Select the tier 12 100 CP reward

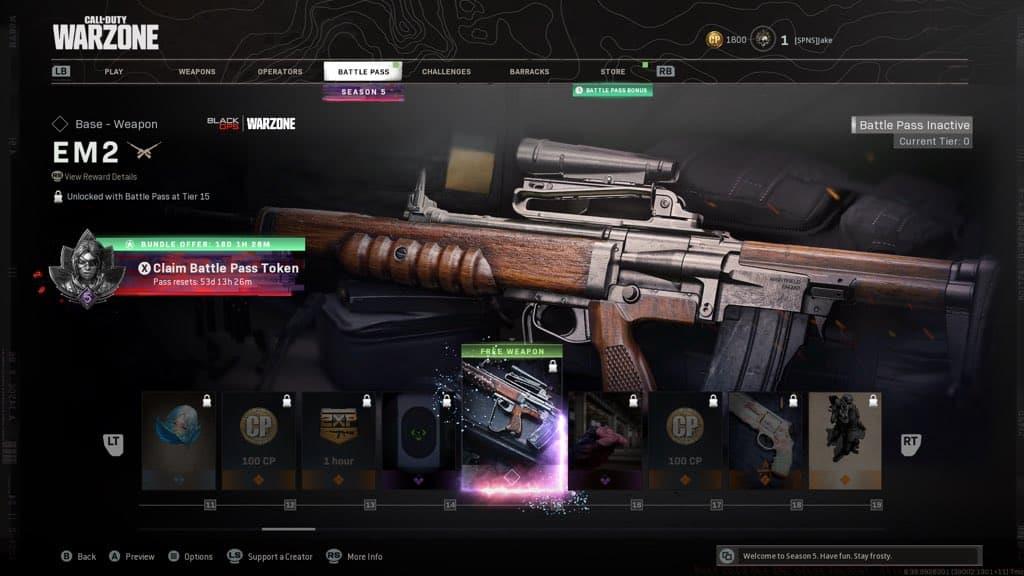point(257,440)
